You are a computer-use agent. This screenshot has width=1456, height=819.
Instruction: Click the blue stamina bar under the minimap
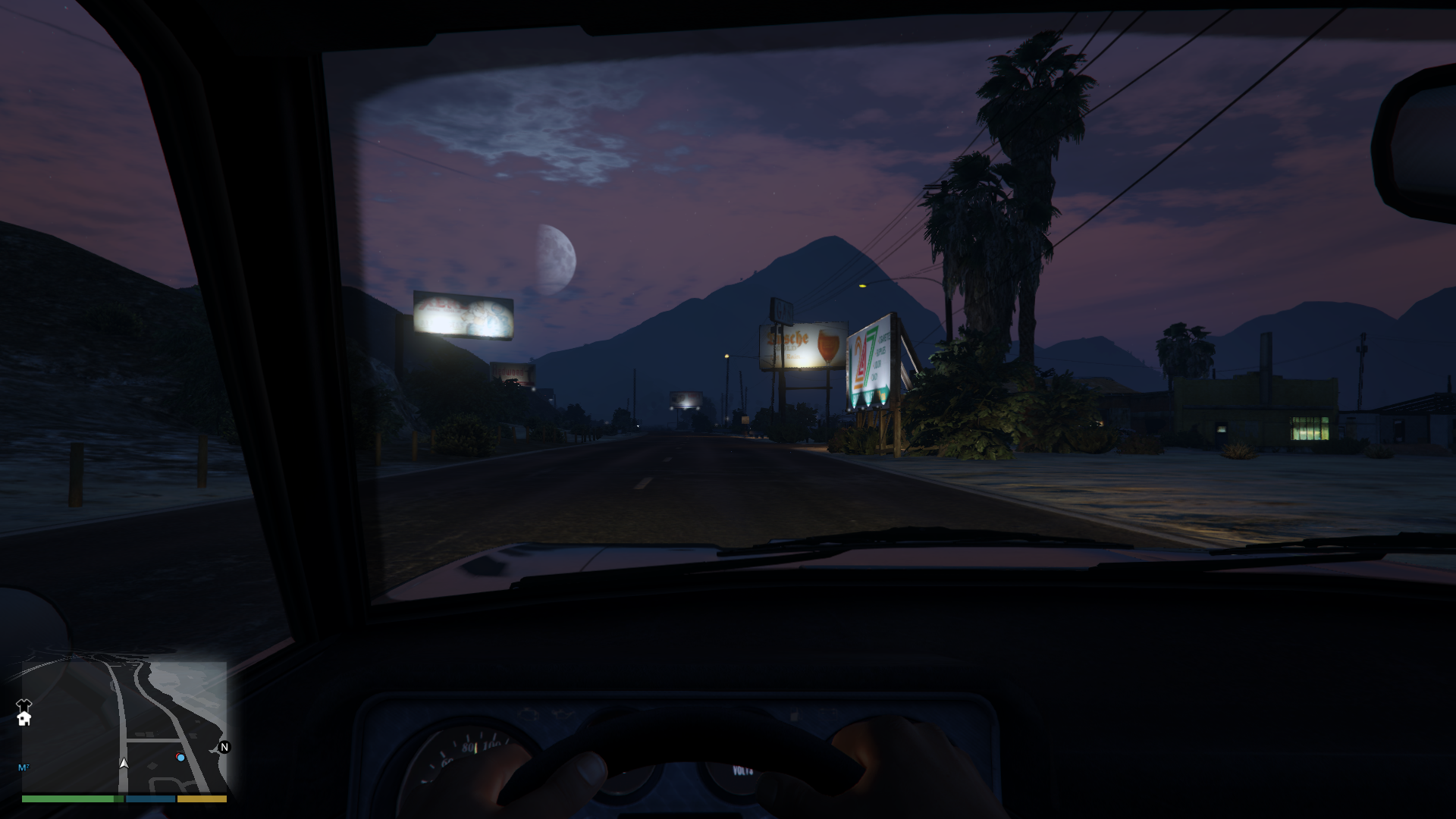(149, 799)
